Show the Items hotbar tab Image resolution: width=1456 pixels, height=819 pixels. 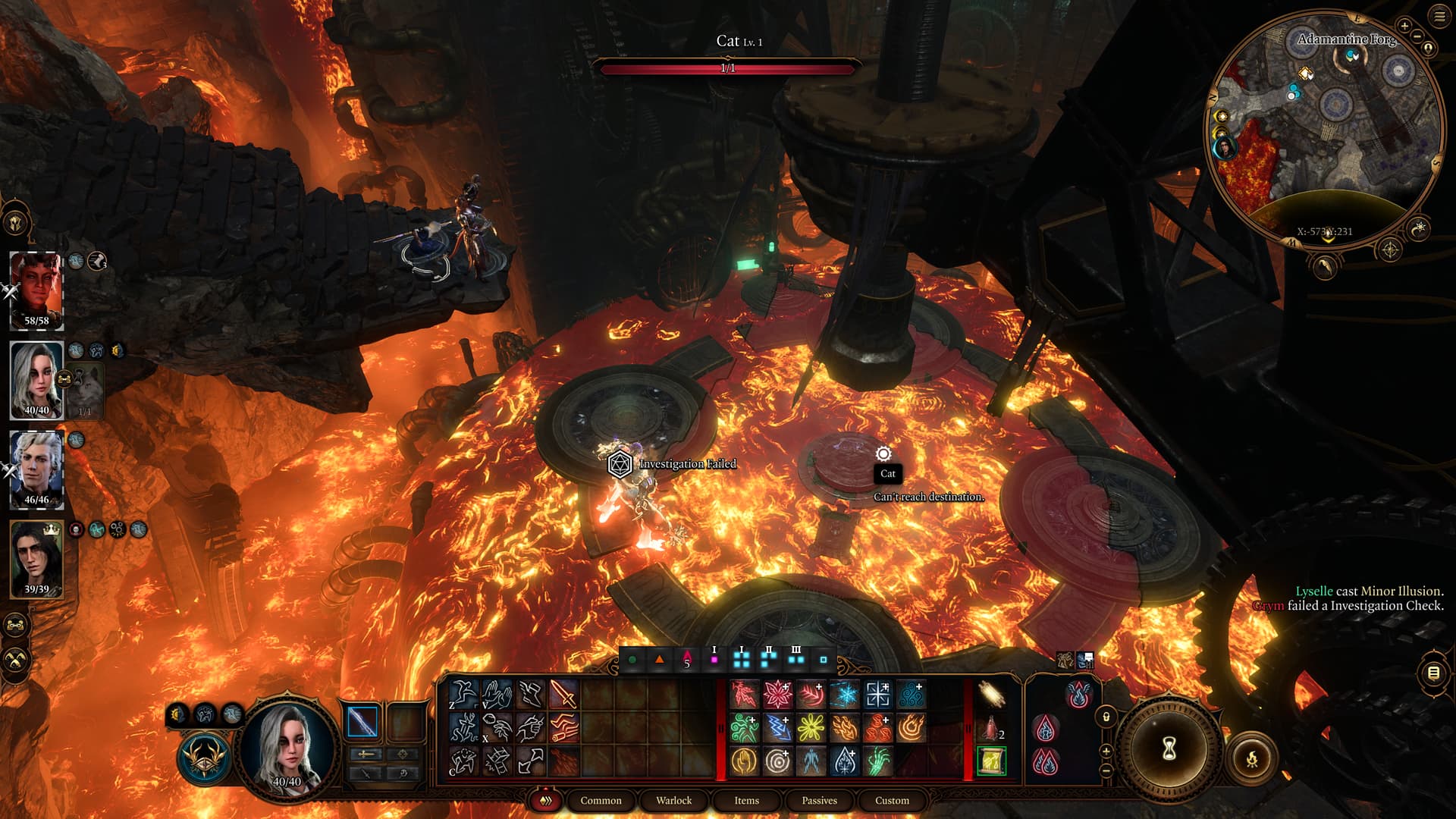[746, 800]
